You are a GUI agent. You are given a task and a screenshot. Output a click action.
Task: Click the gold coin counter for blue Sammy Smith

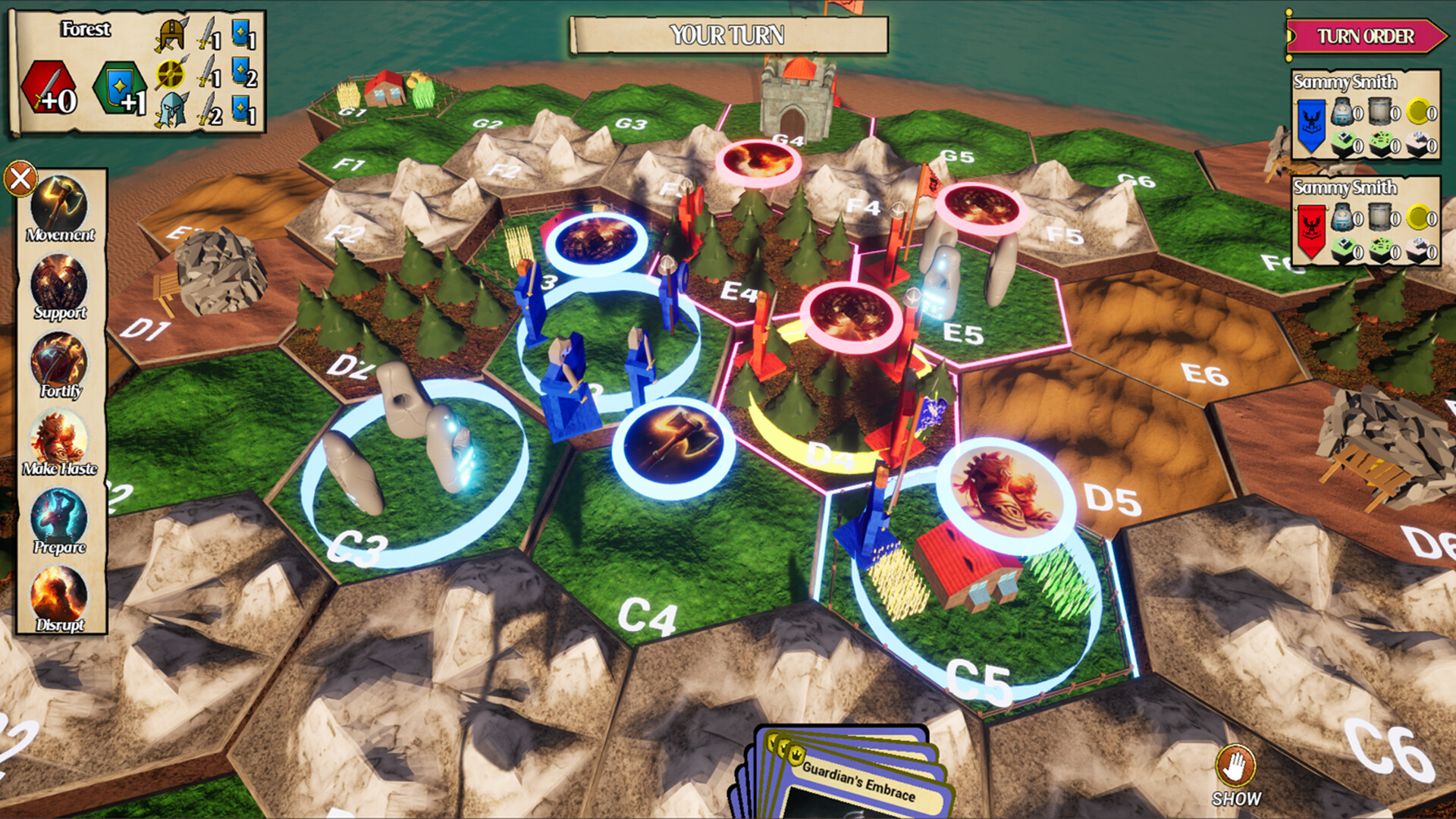tap(1419, 111)
